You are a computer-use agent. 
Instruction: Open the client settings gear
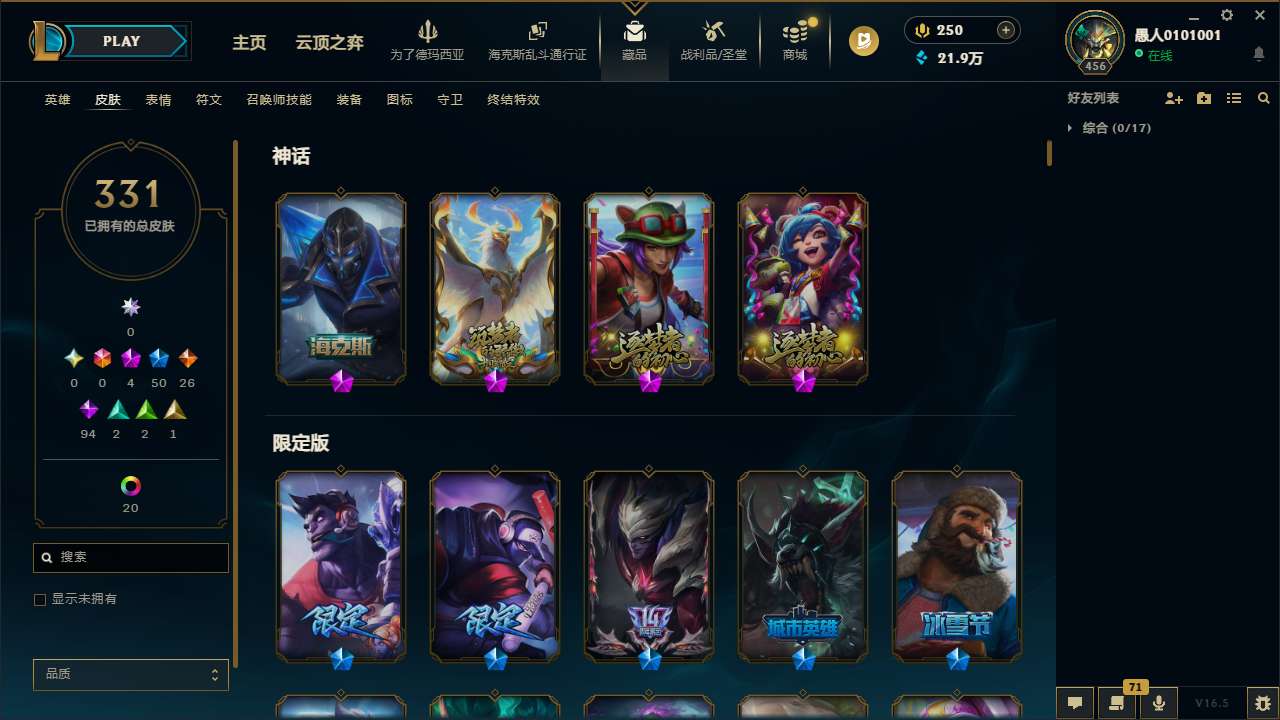point(1226,16)
